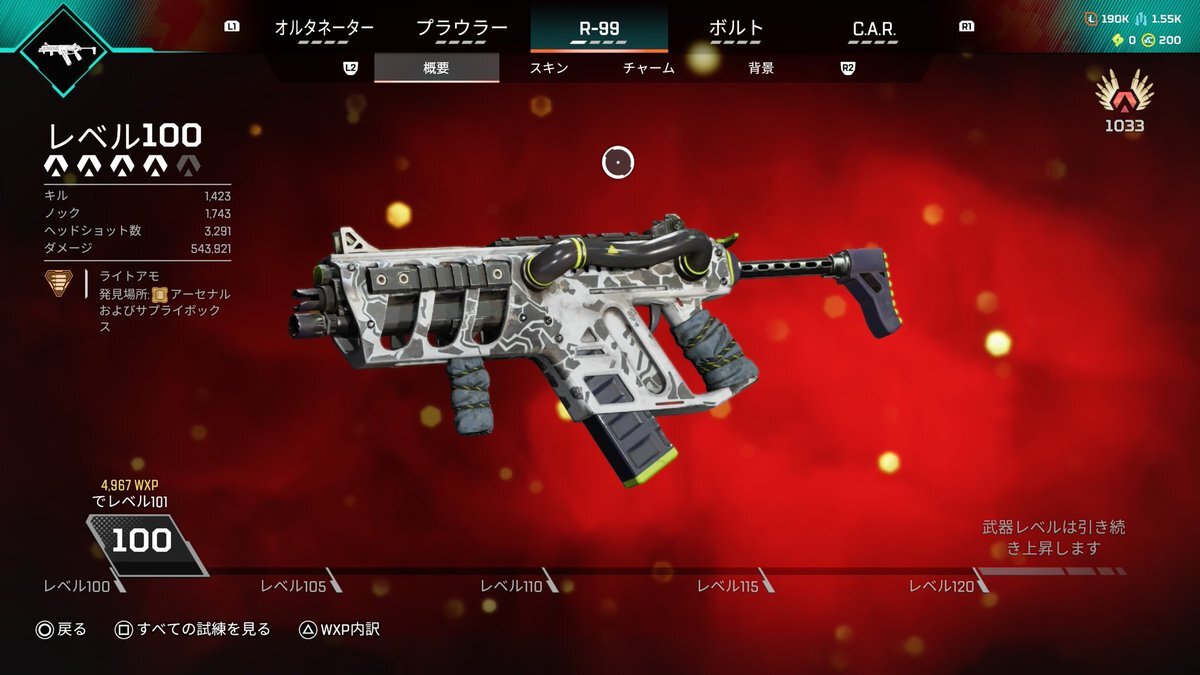Image resolution: width=1200 pixels, height=675 pixels.
Task: Show the WXP内訳 breakdown
Action: point(339,629)
